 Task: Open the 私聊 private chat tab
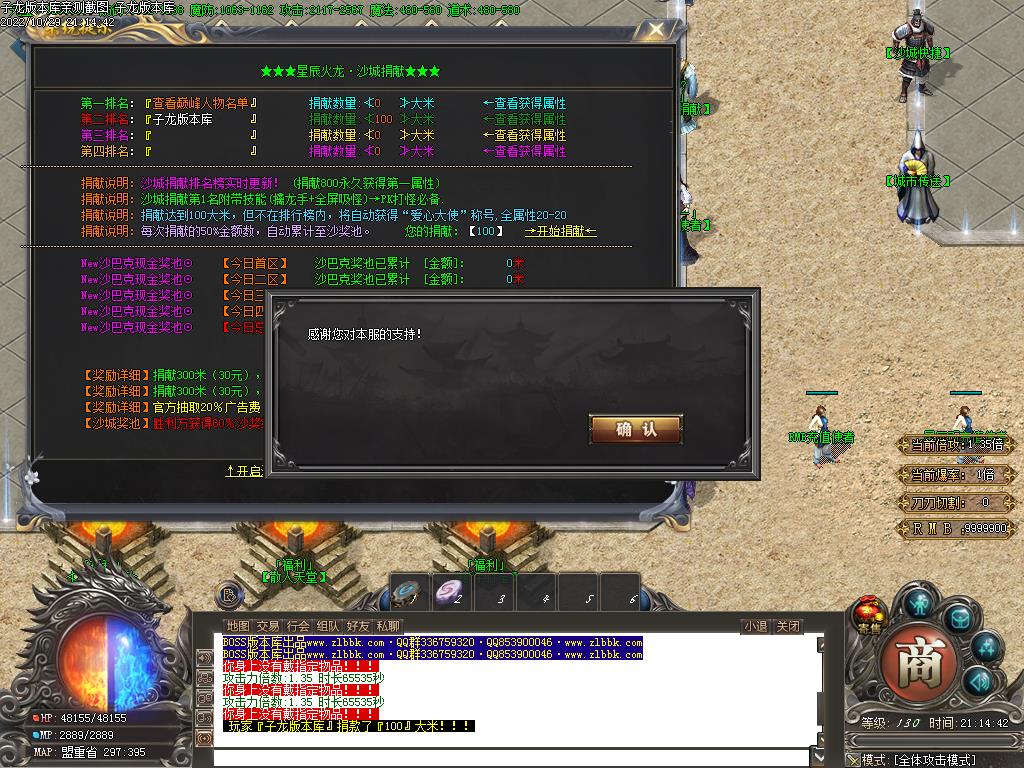click(388, 626)
